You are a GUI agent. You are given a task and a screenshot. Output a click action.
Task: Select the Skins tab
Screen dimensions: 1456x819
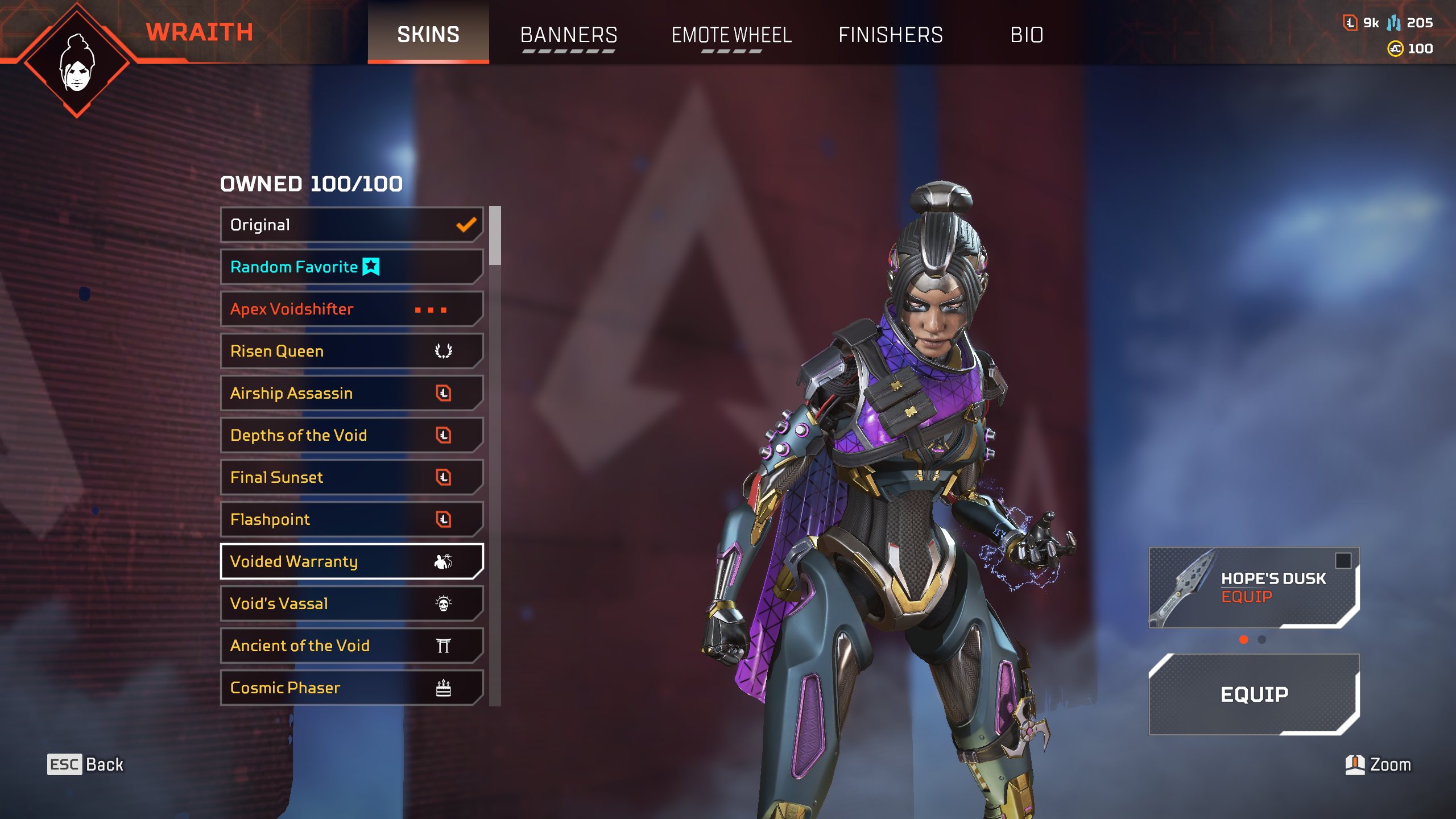[x=428, y=35]
